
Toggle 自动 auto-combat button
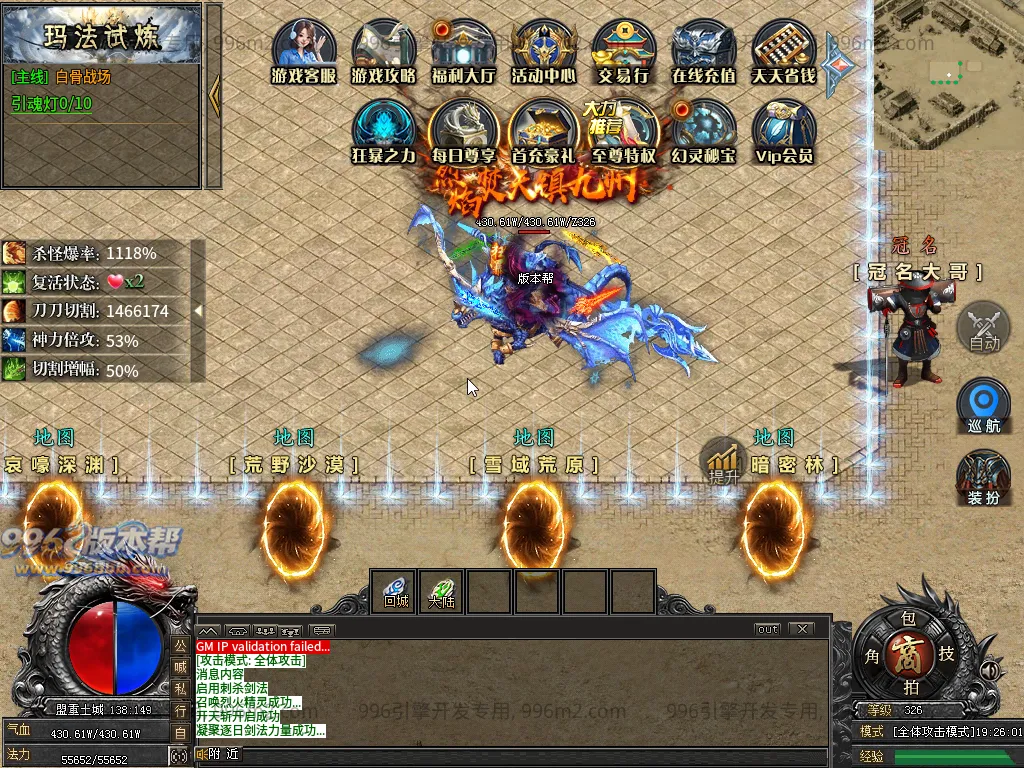[984, 327]
